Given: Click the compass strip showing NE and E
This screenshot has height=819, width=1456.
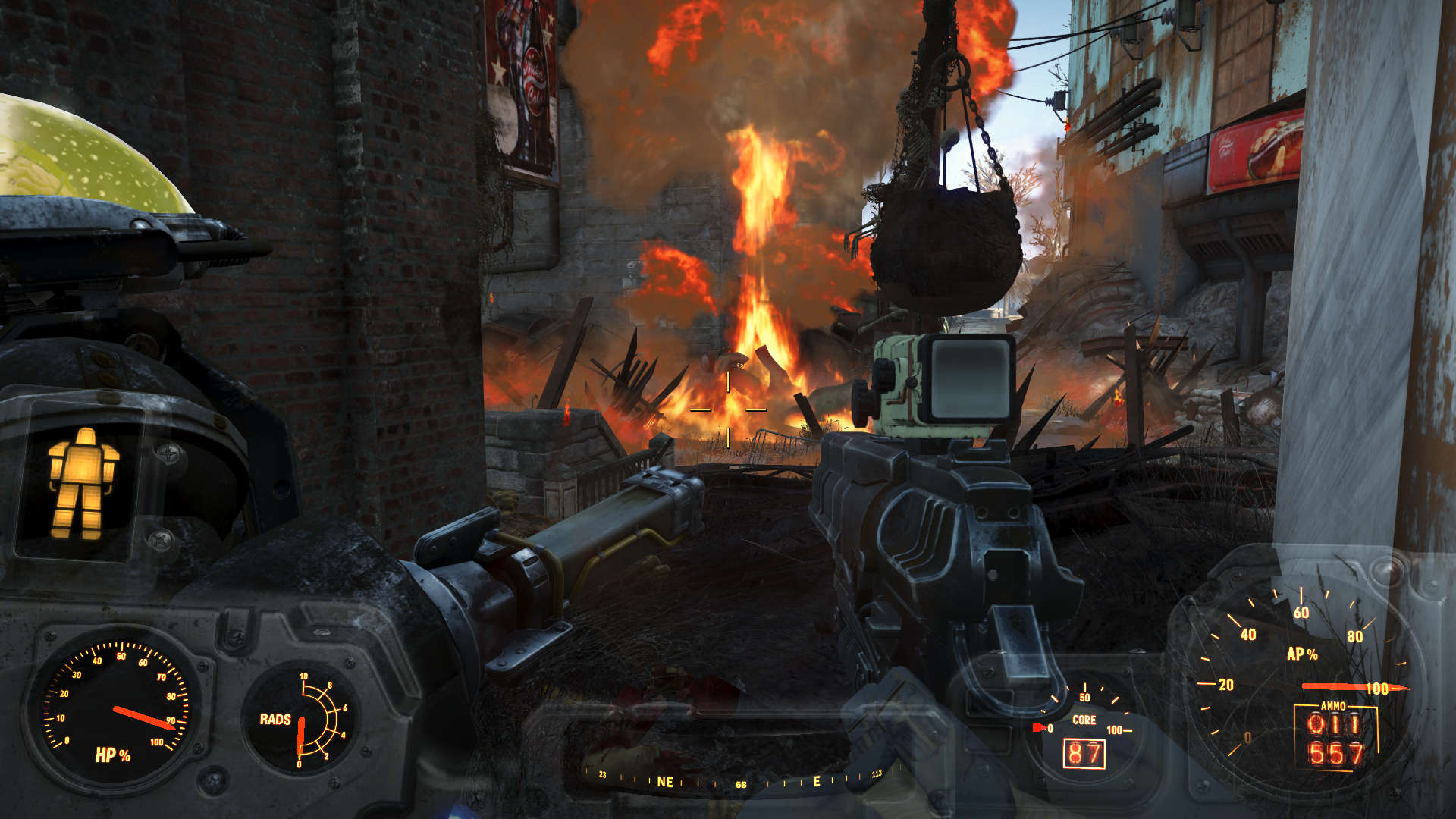Looking at the screenshot, I should coord(739,780).
